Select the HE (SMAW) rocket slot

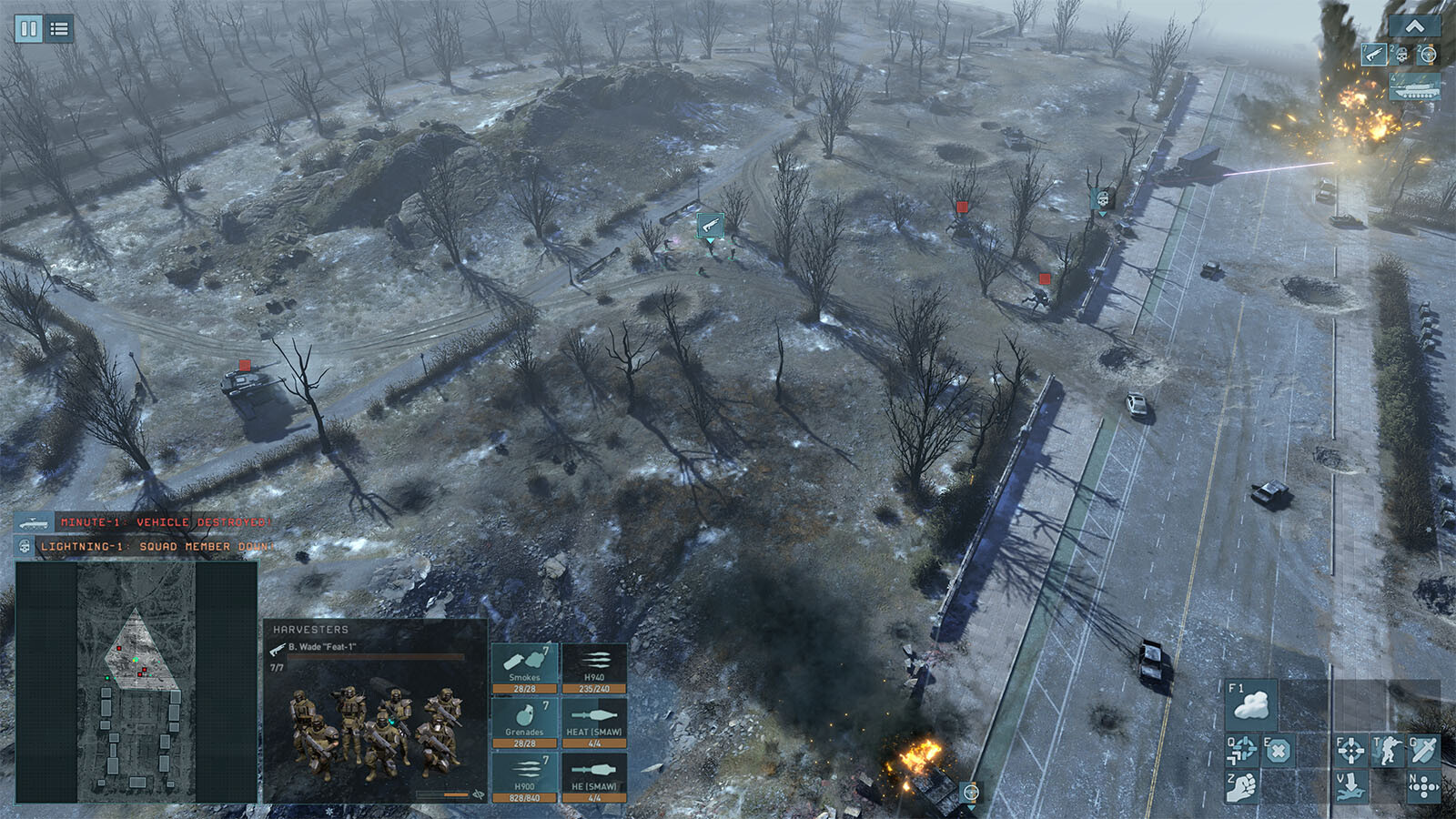594,776
